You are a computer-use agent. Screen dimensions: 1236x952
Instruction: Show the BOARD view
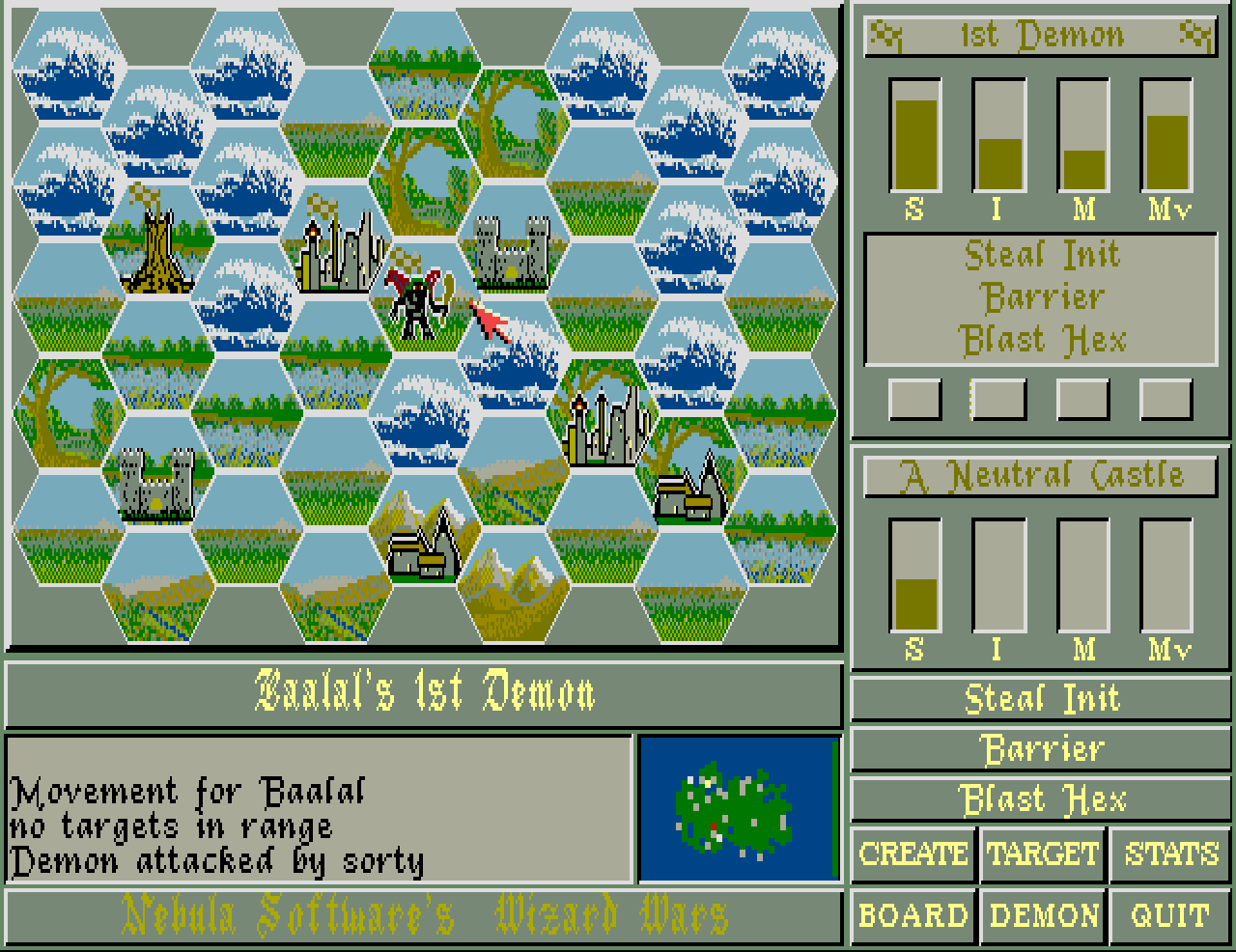pyautogui.click(x=913, y=914)
